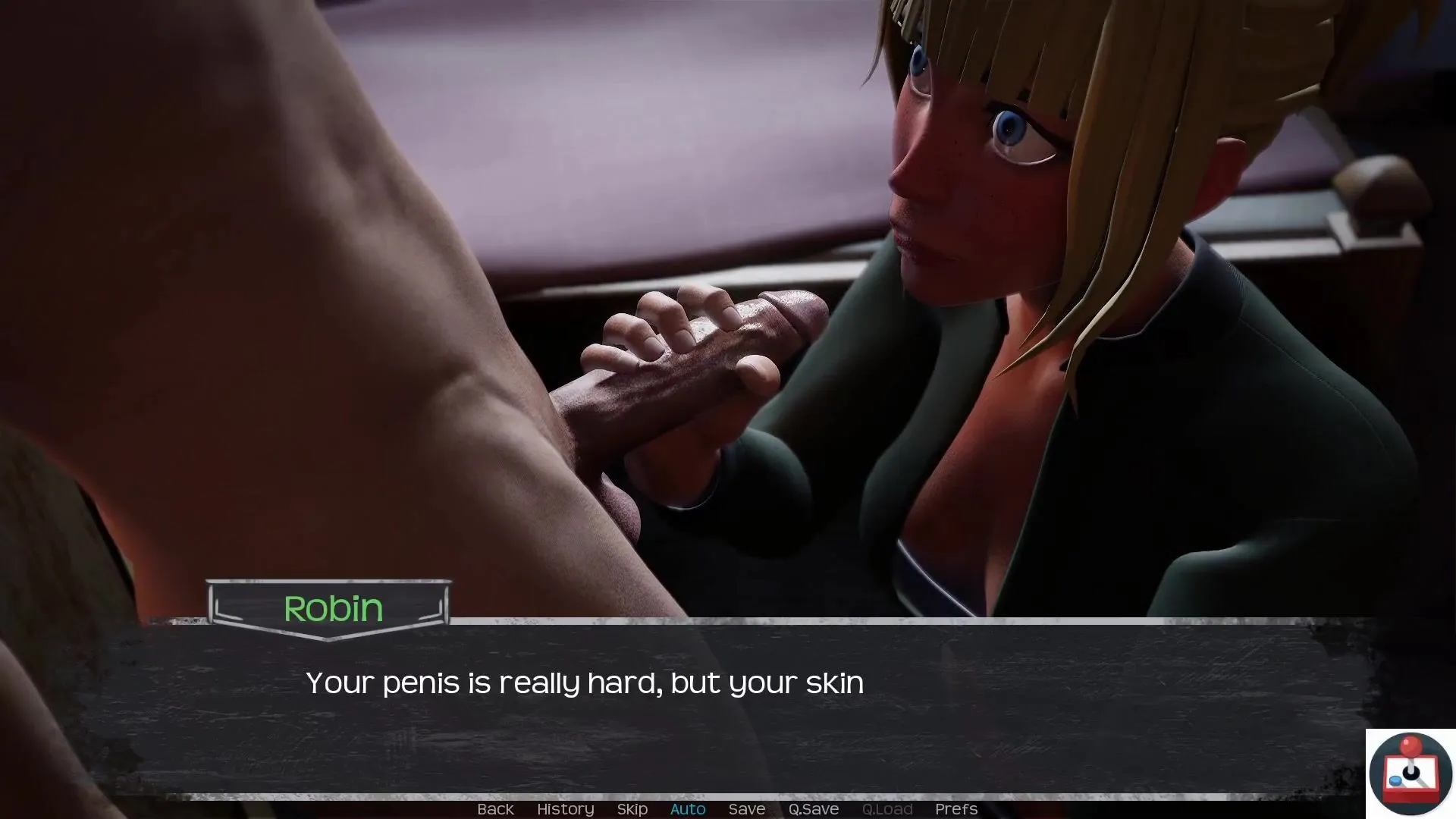This screenshot has height=819, width=1456.
Task: Open the dialogue History log
Action: tap(565, 809)
